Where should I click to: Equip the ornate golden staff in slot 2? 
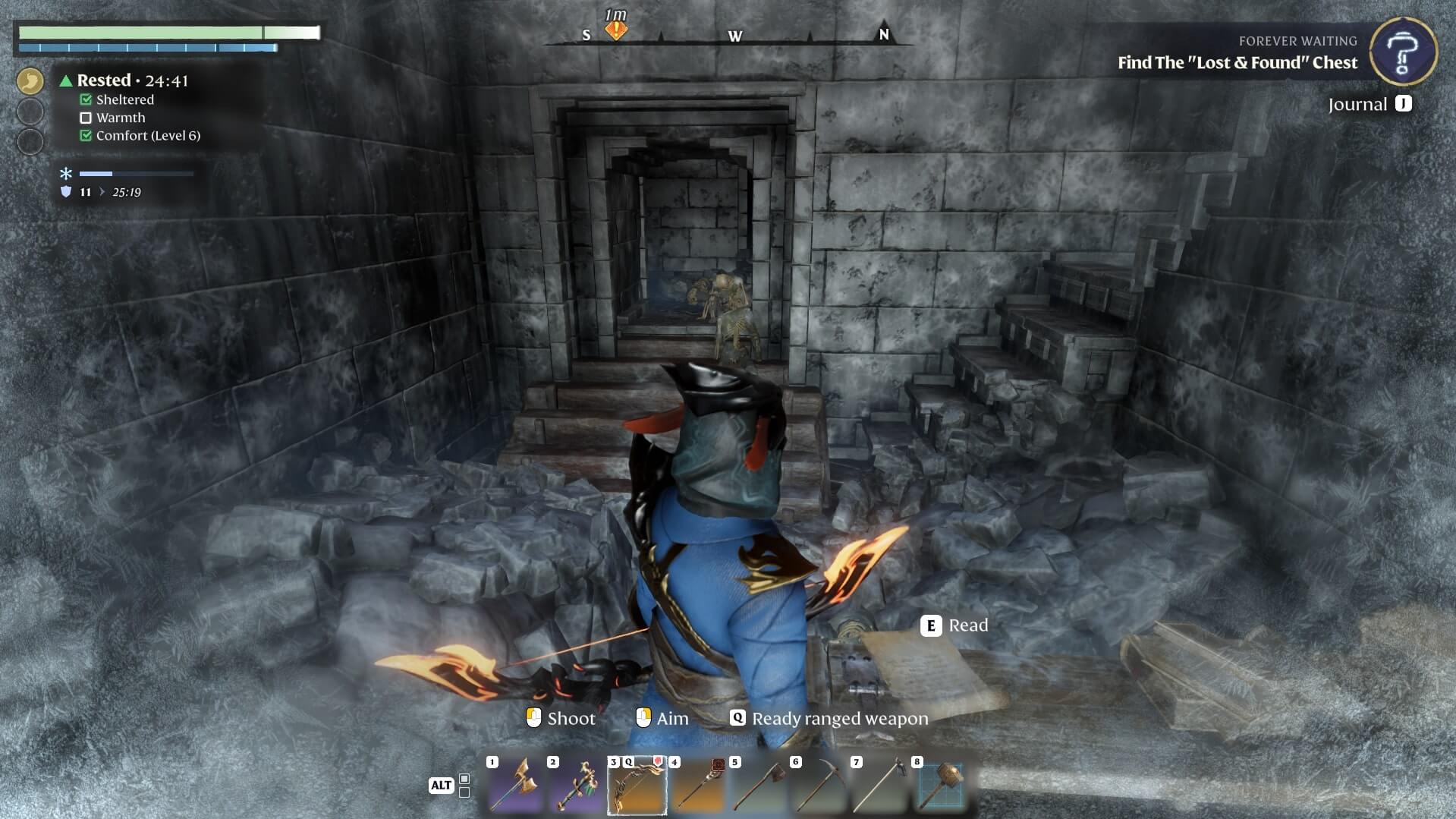tap(576, 785)
